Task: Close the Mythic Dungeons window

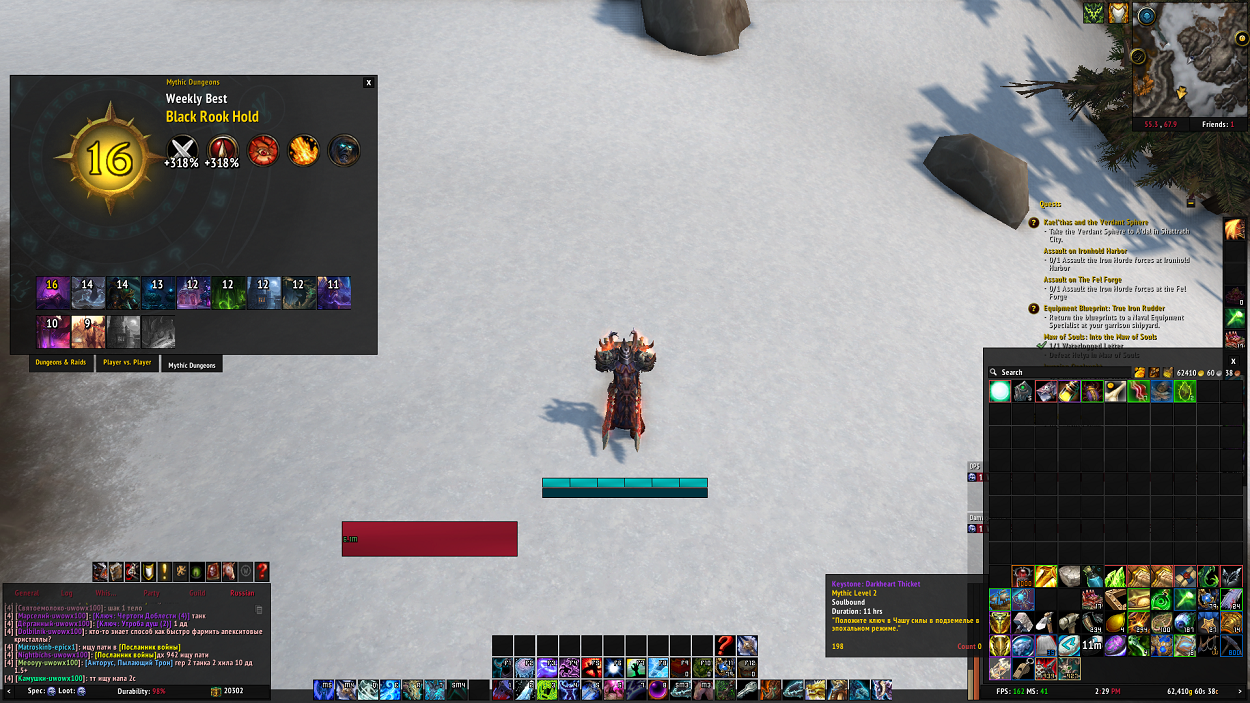Action: click(369, 83)
